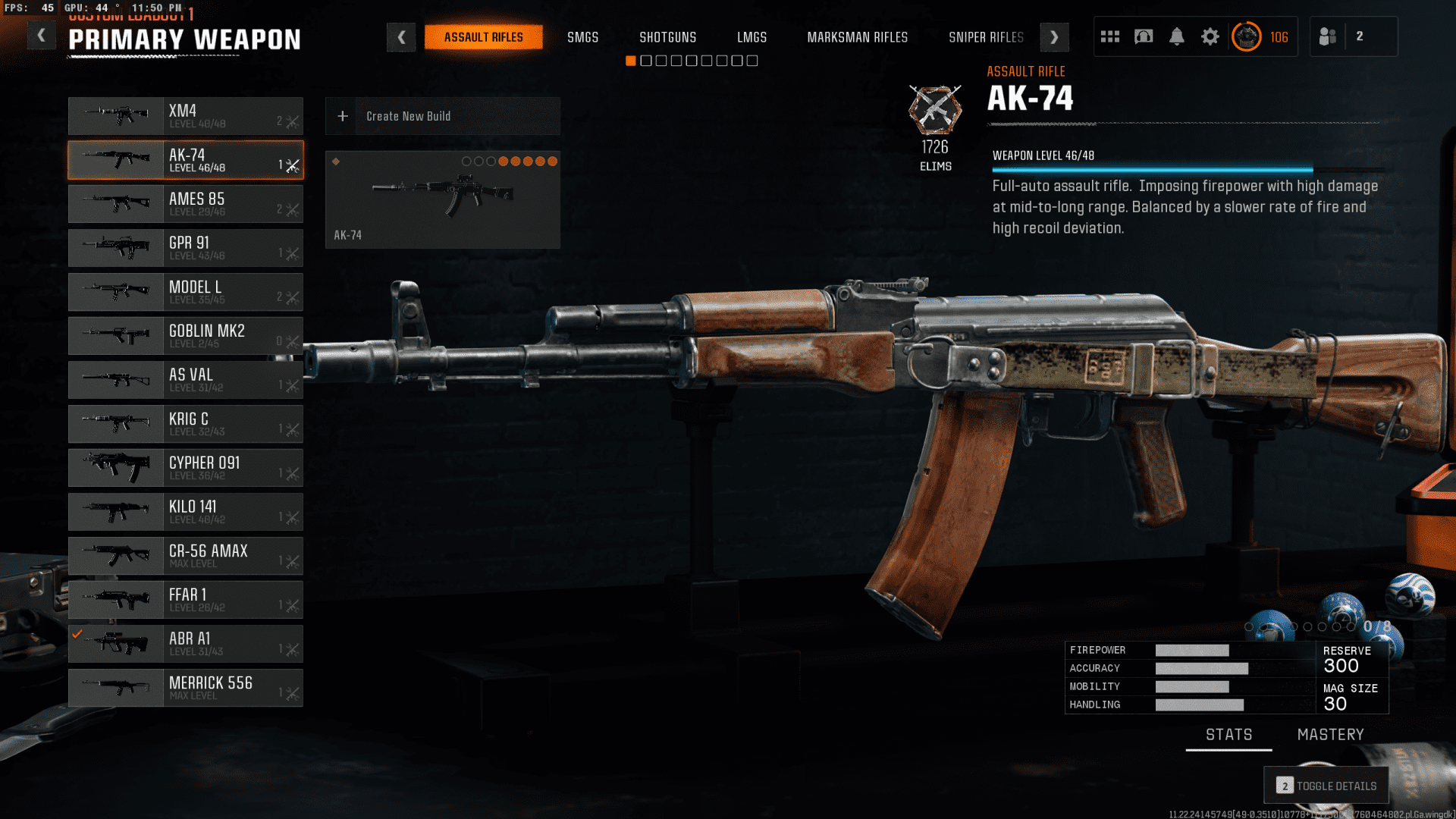The image size is (1456, 819).
Task: Select the AMES 85 rifle row
Action: (186, 204)
